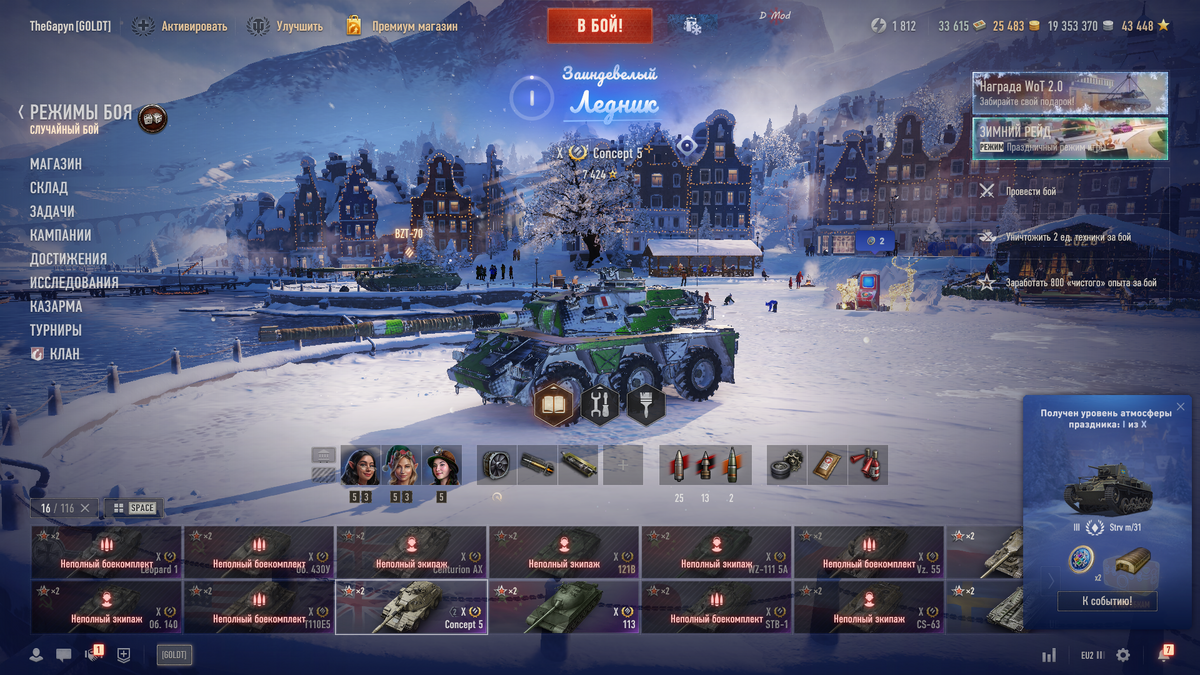Open the settings gear icon
The width and height of the screenshot is (1200, 675).
pyautogui.click(x=1123, y=655)
